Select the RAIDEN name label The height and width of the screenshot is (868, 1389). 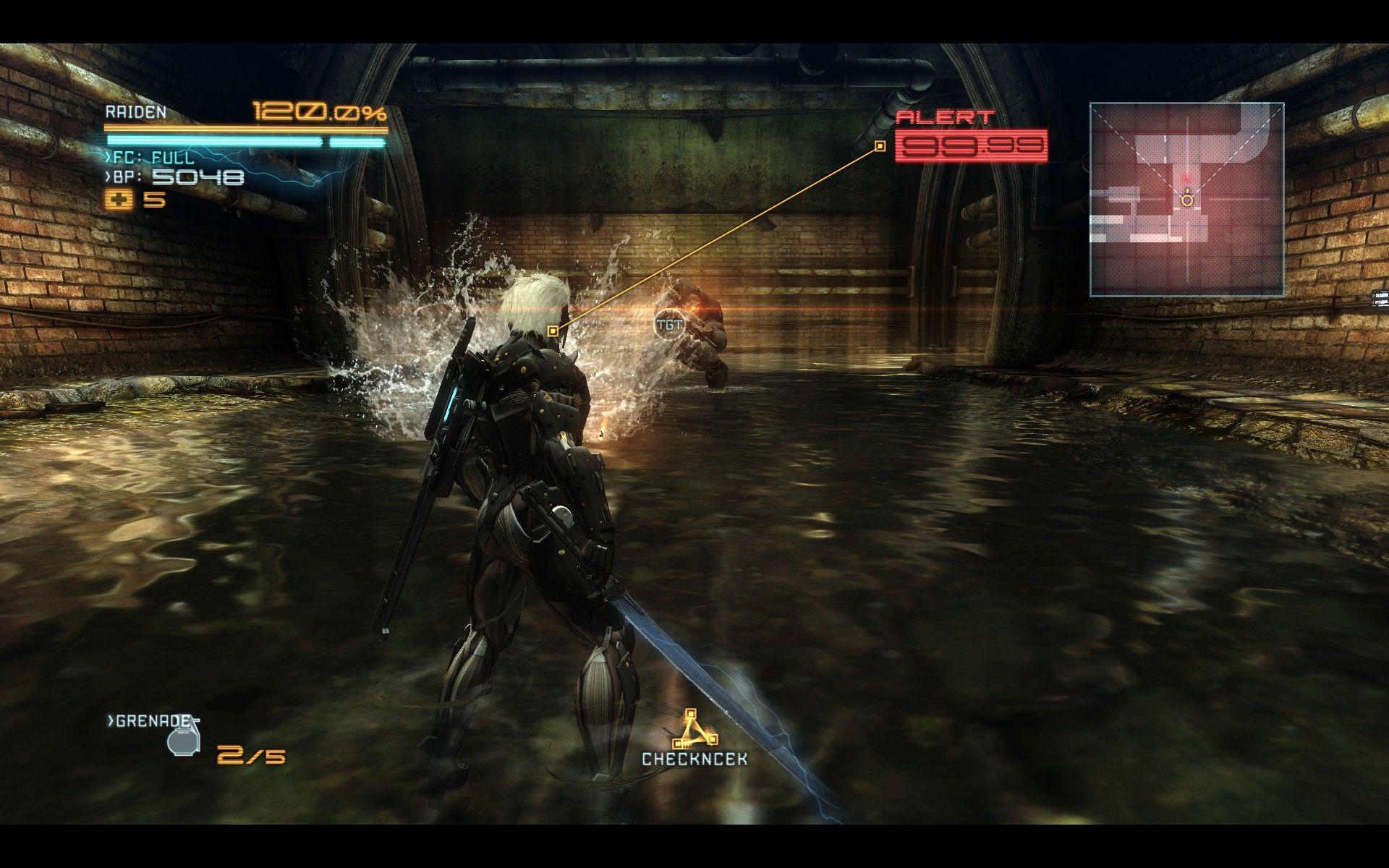(x=137, y=112)
